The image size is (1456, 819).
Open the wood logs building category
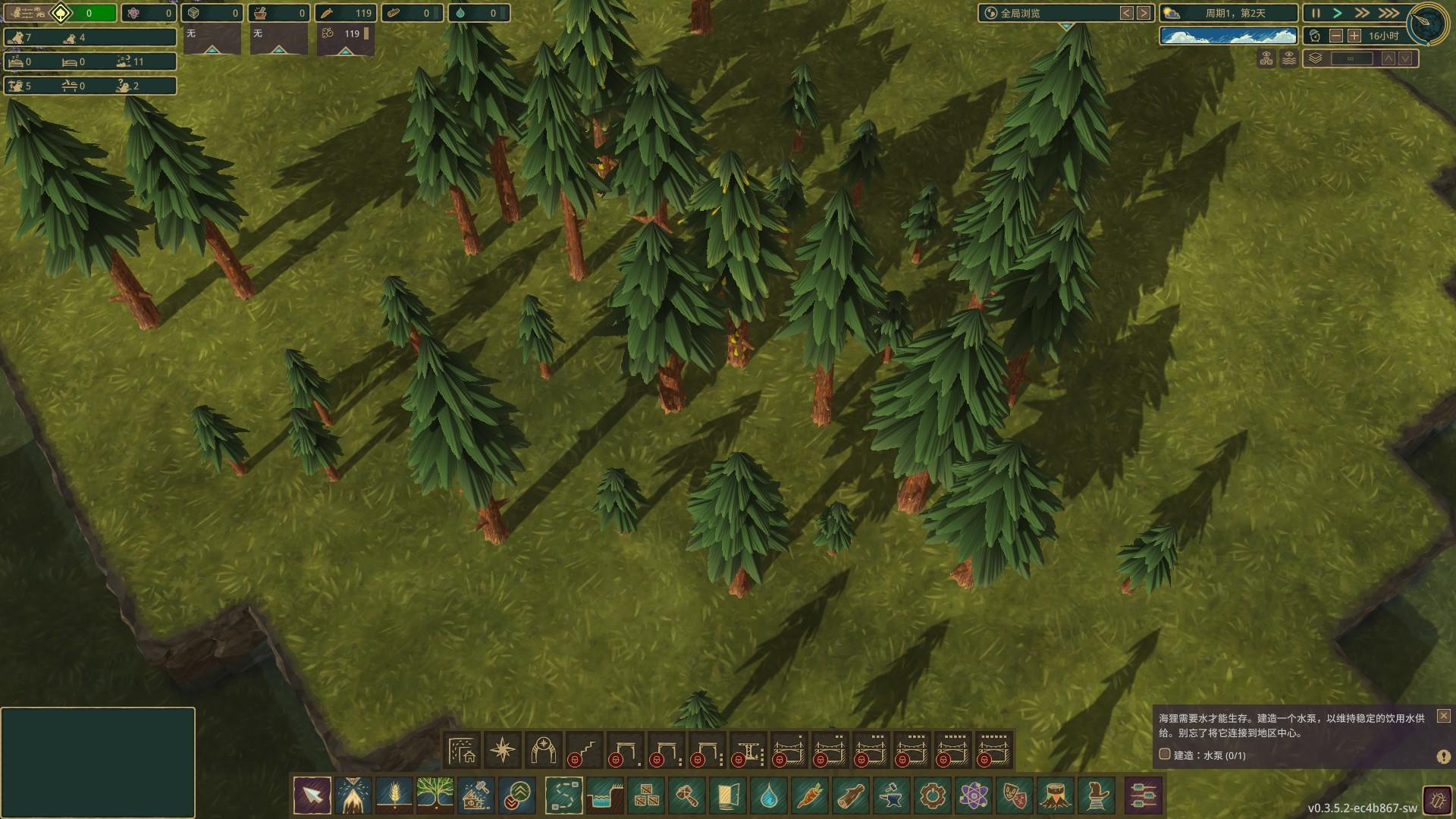851,796
